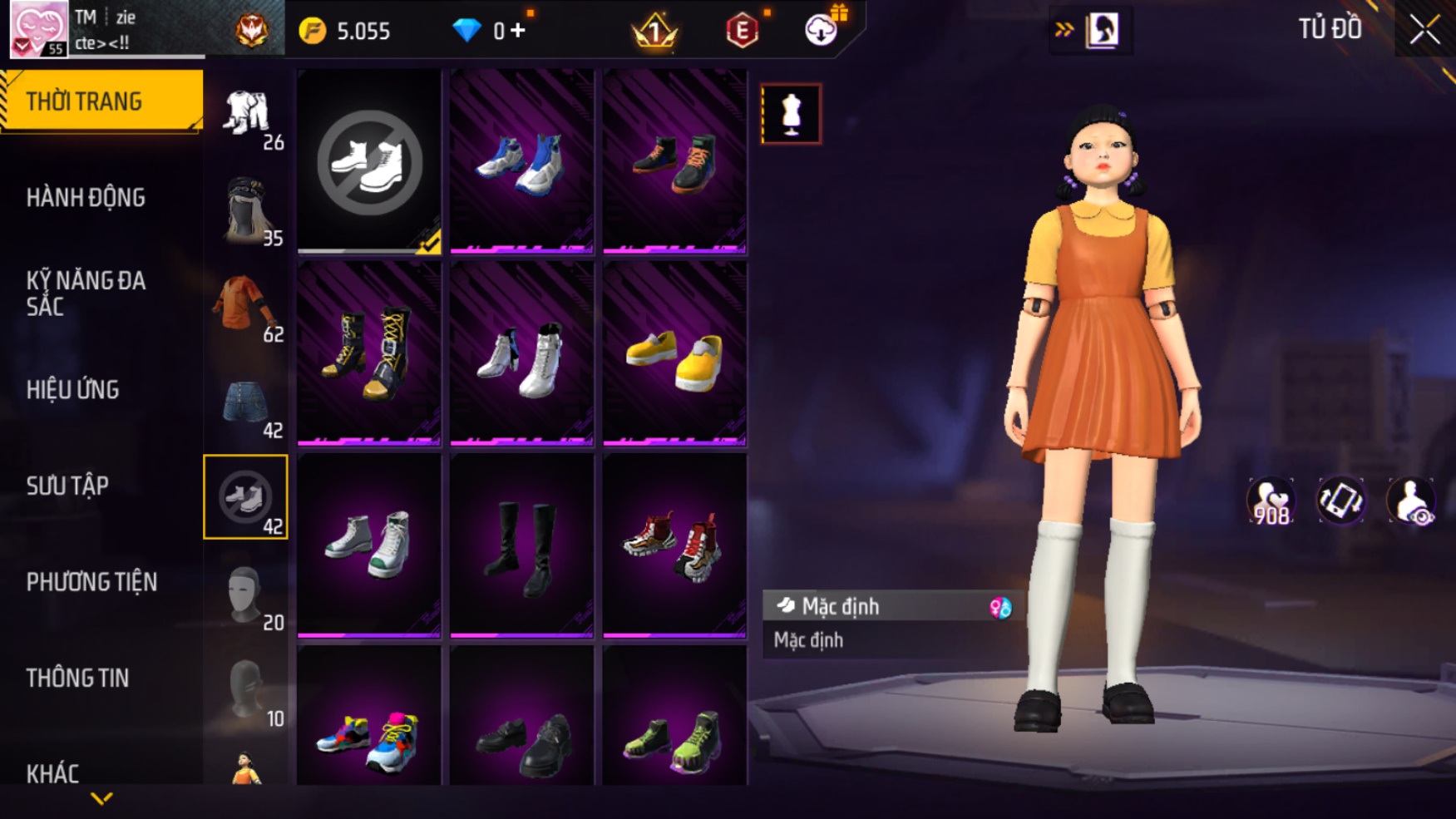Equip the tall black boots
The width and height of the screenshot is (1456, 819).
point(521,545)
